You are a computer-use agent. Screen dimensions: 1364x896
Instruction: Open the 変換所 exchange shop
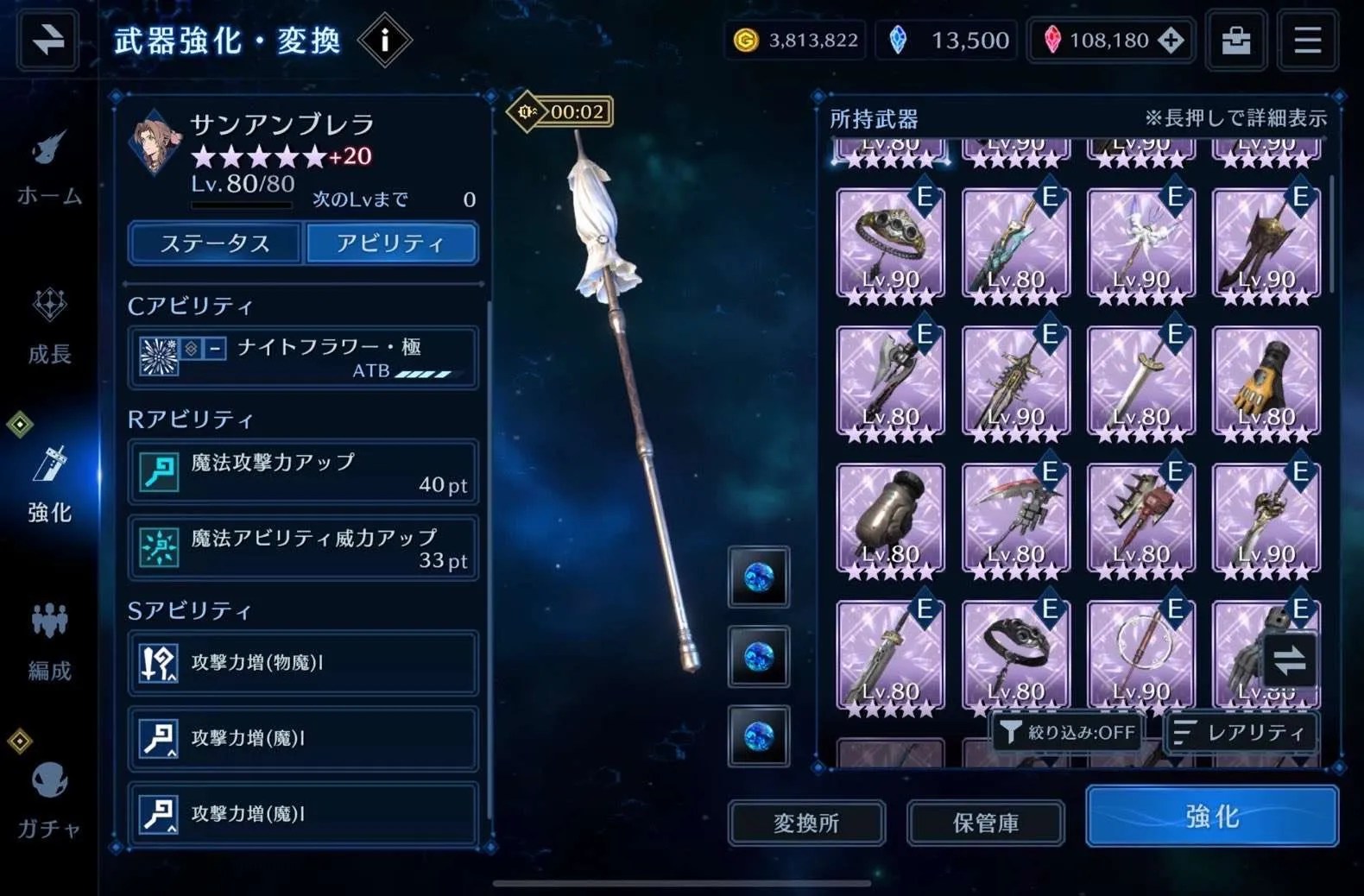806,823
